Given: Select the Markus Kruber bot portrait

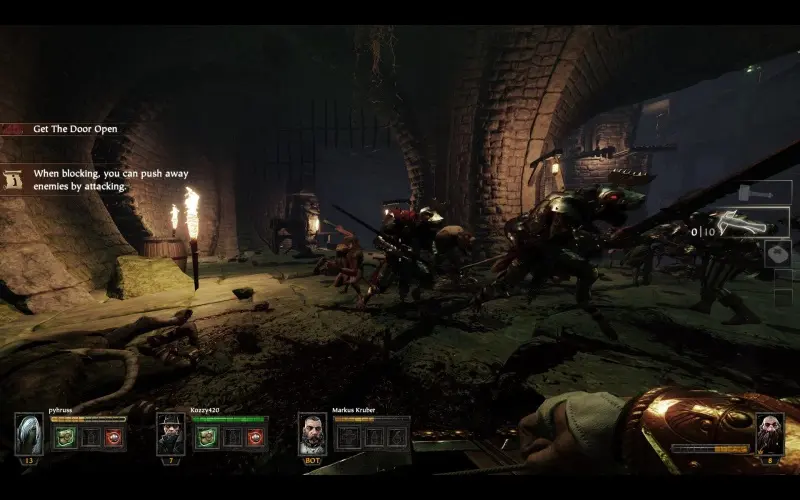Looking at the screenshot, I should pos(312,433).
